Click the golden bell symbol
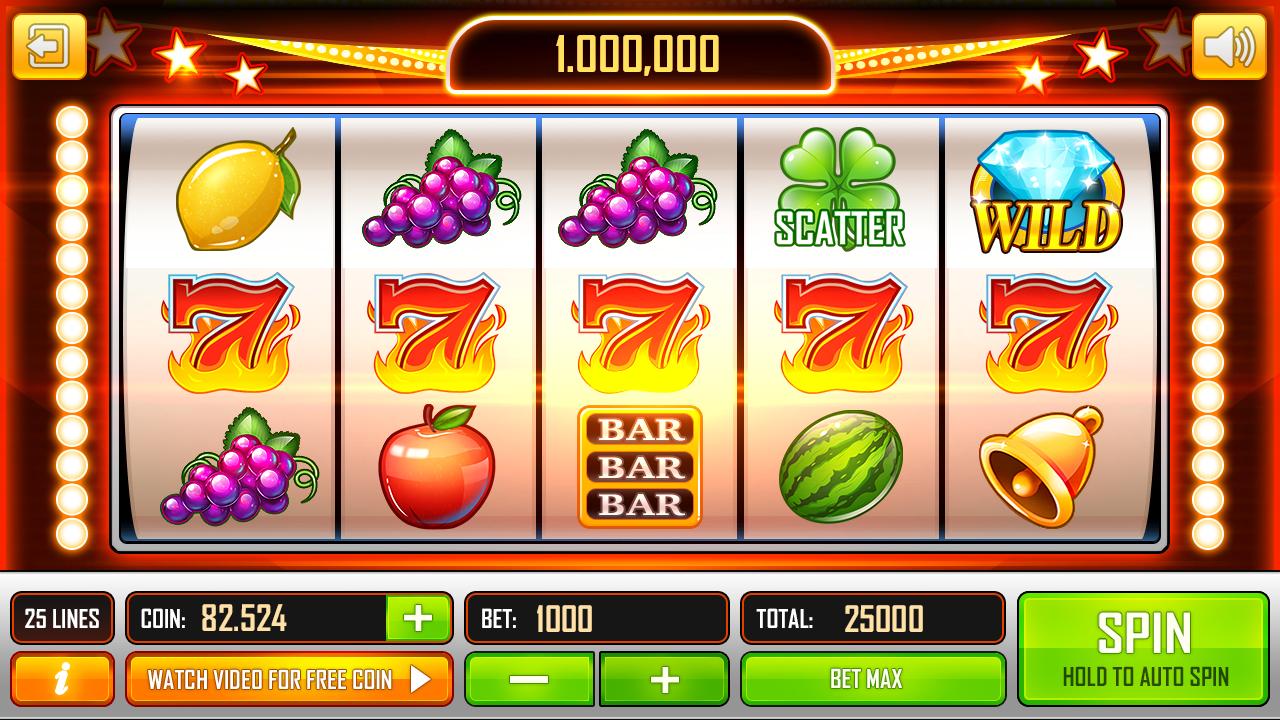This screenshot has width=1280, height=720. [x=1041, y=468]
